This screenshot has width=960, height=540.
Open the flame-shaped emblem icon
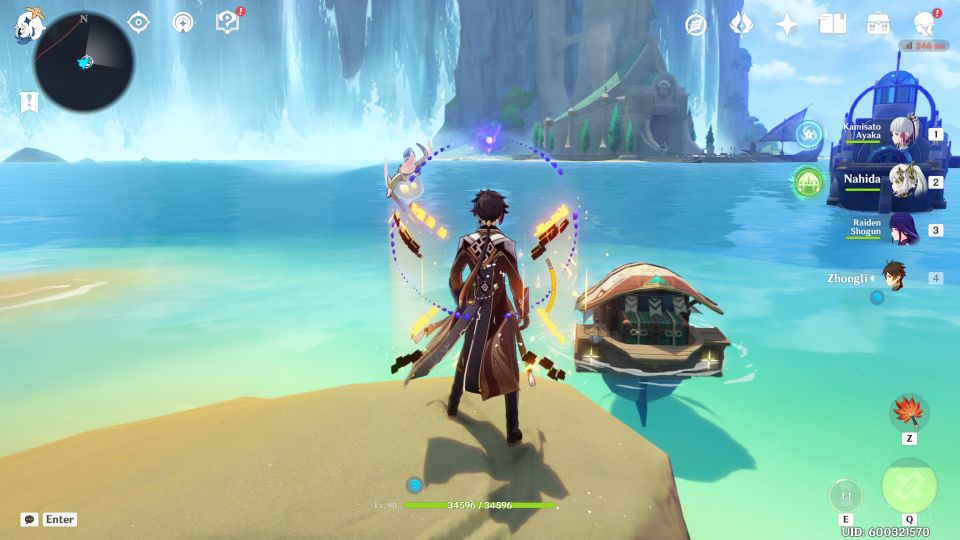(x=741, y=24)
